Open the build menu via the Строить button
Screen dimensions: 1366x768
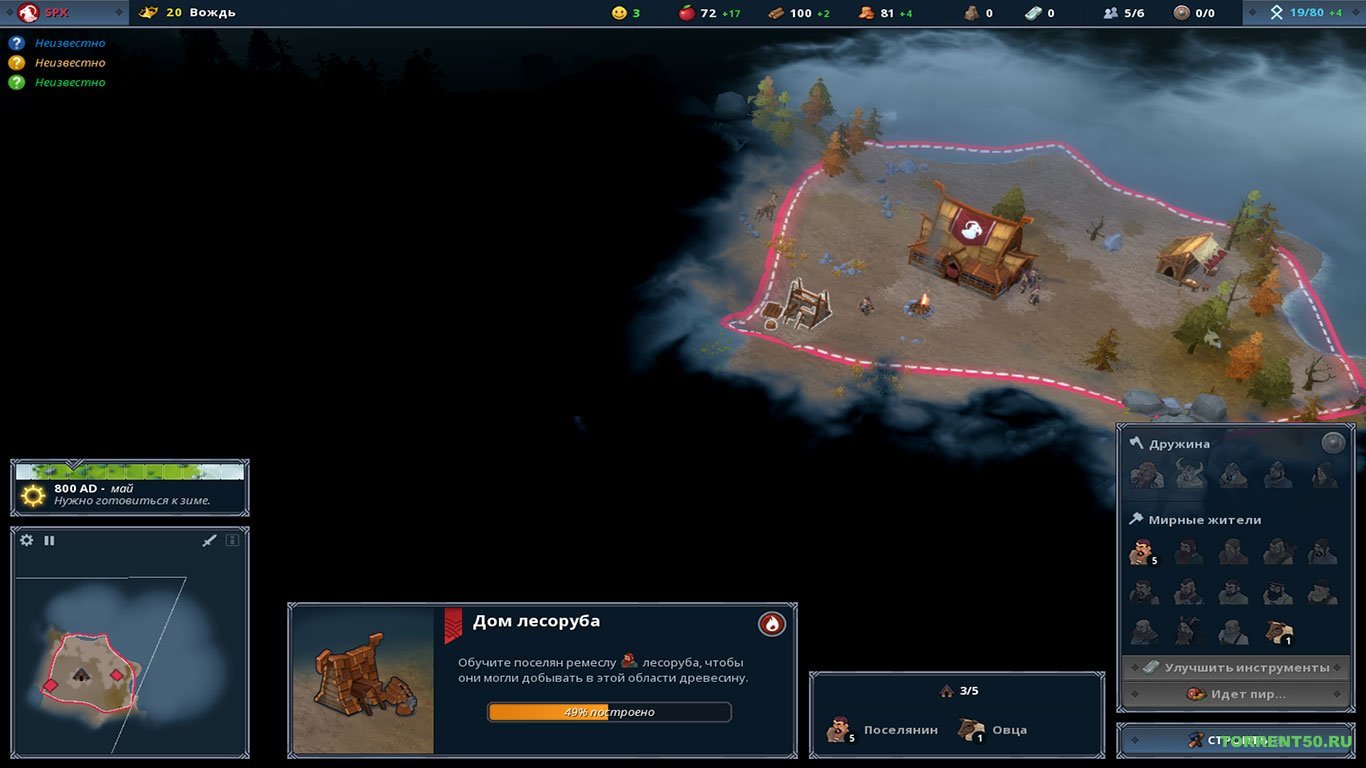(x=1237, y=740)
